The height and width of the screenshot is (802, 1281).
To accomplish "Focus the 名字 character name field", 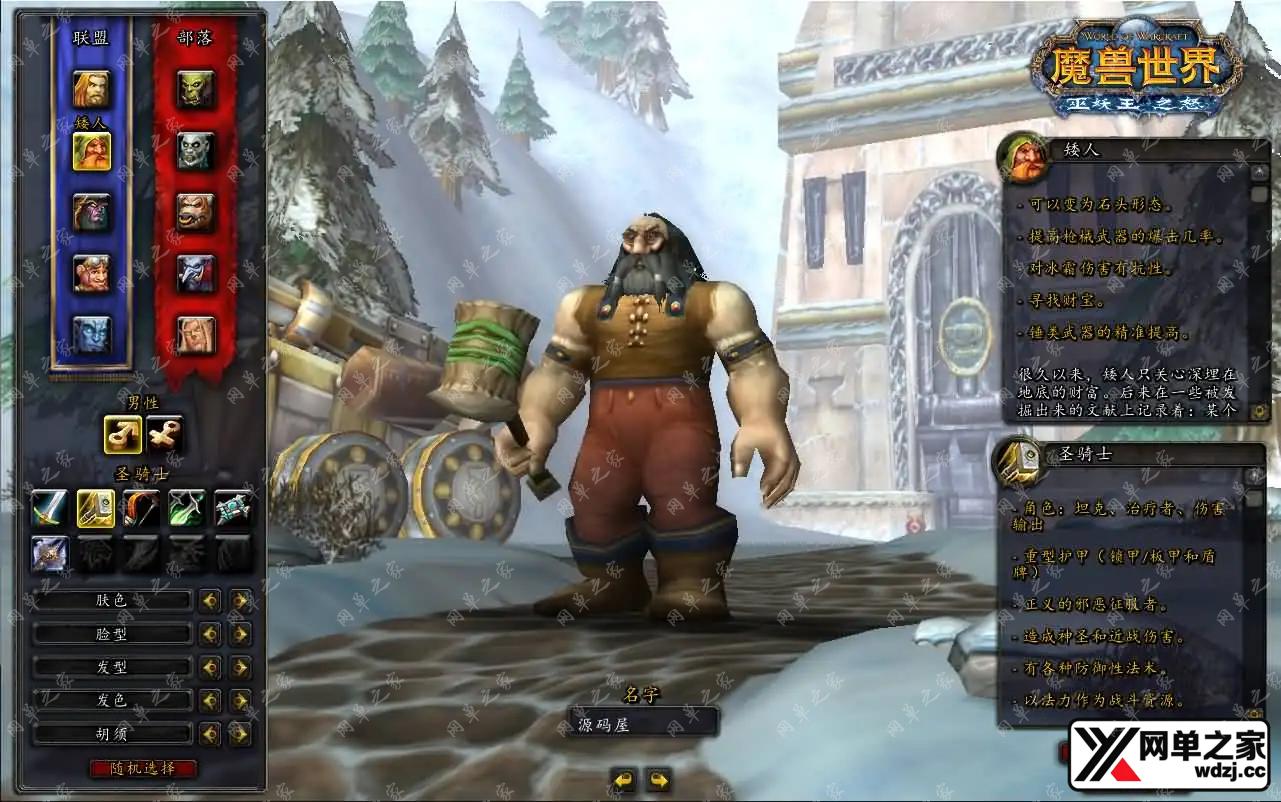I will coord(642,722).
